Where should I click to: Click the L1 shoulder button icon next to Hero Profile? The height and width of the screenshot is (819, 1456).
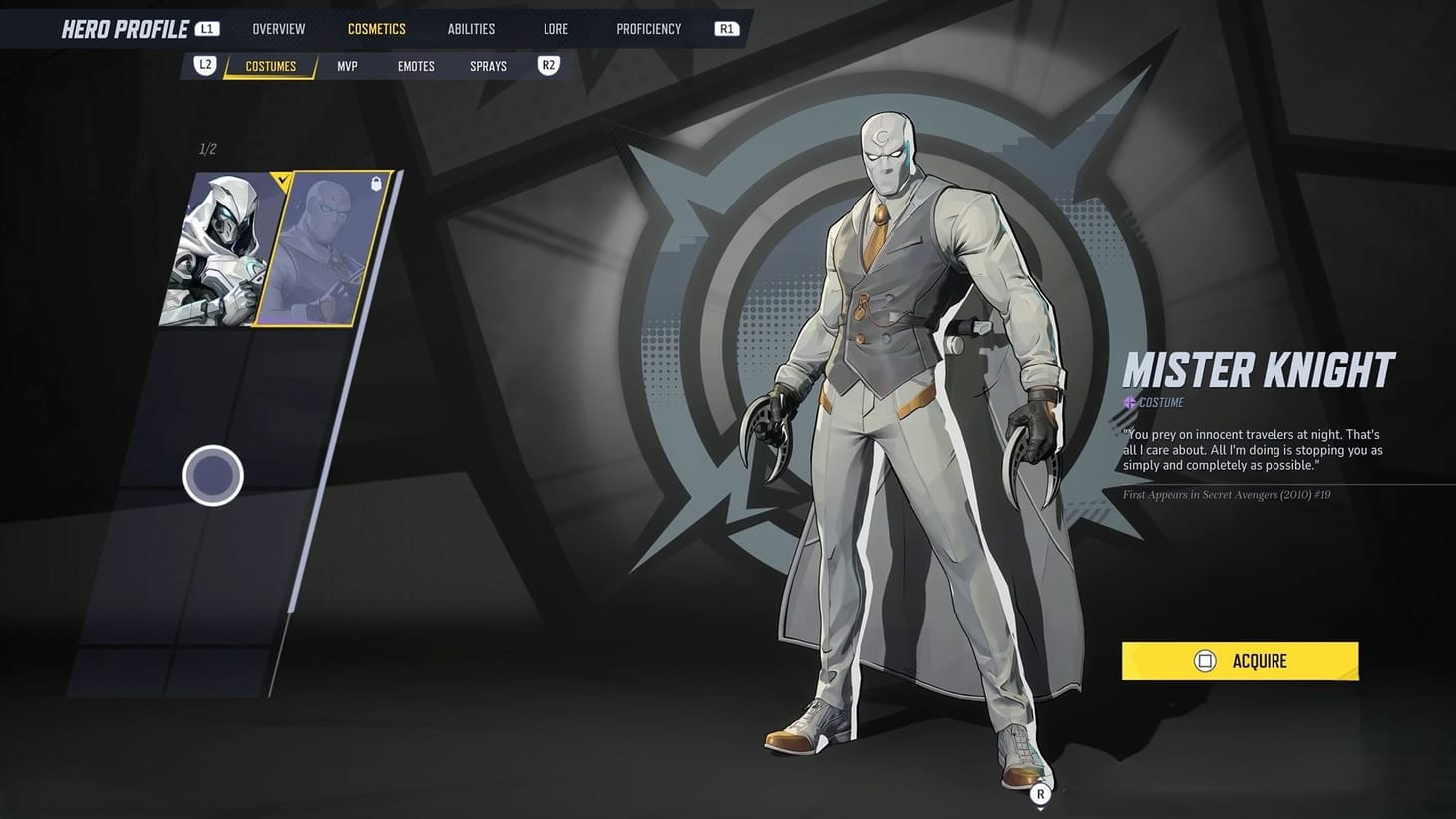pyautogui.click(x=206, y=28)
